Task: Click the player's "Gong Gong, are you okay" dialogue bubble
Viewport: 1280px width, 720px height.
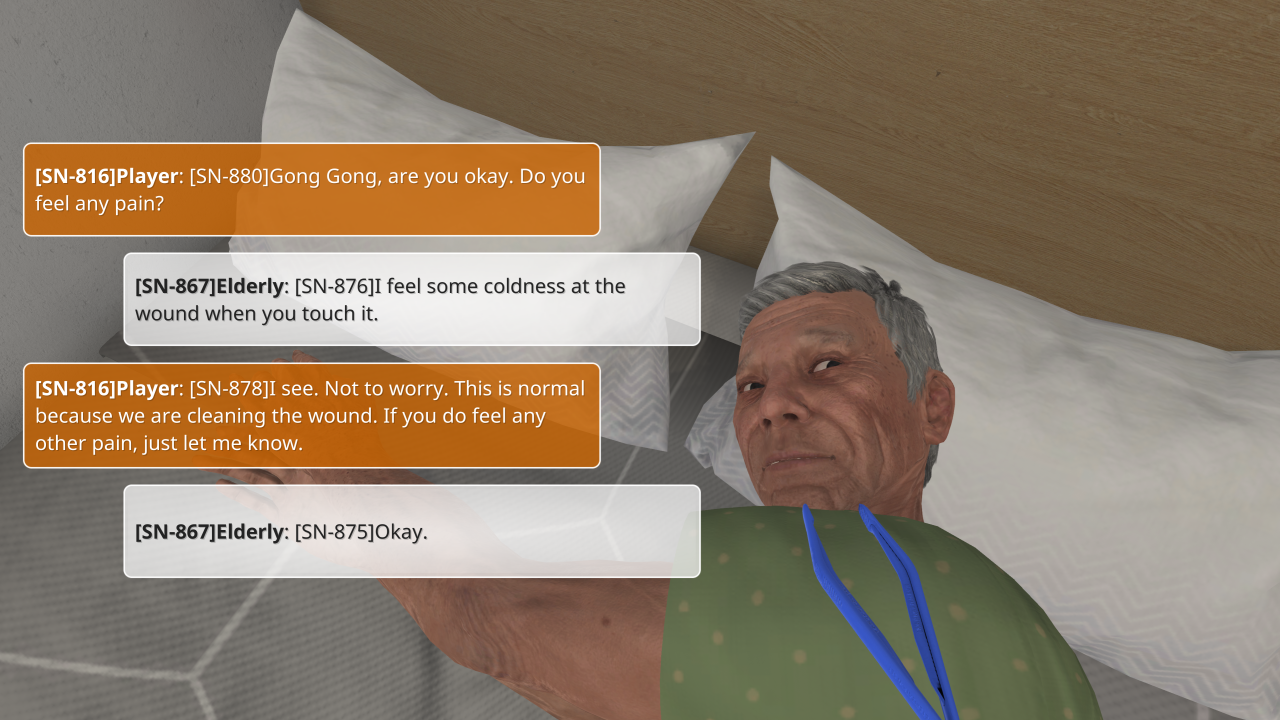Action: click(x=311, y=190)
